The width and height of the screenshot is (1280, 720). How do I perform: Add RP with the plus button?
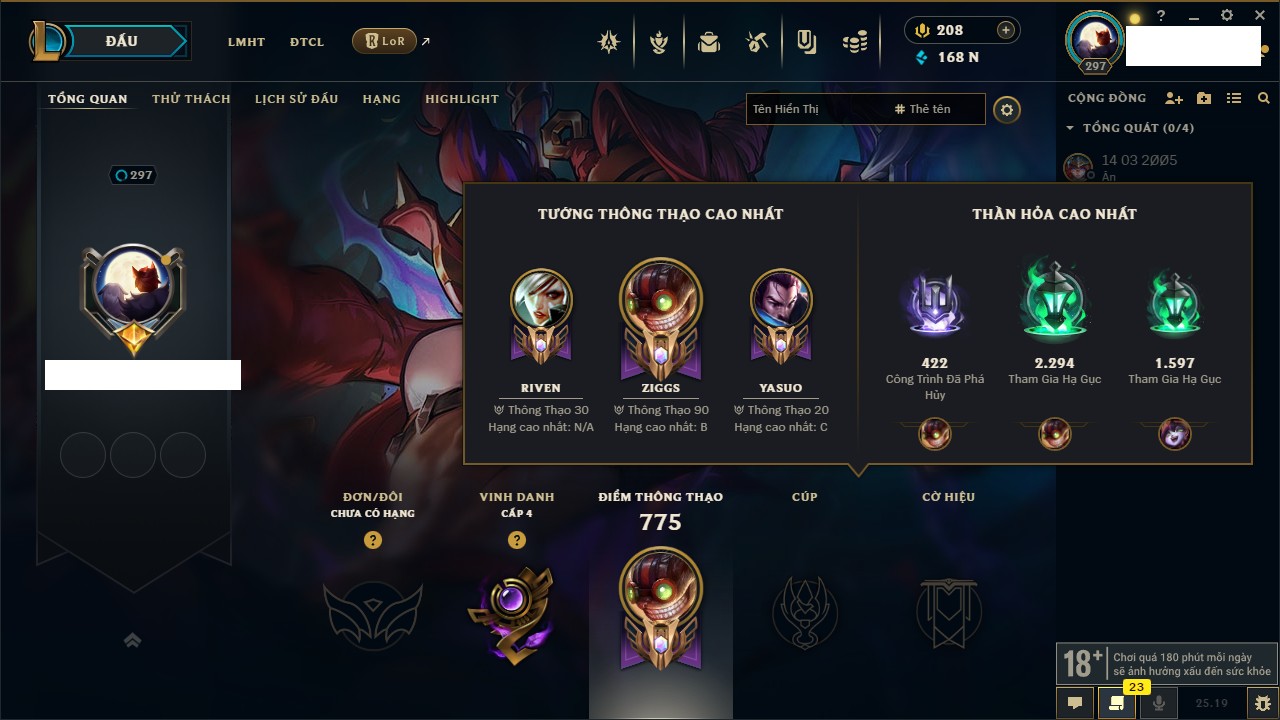coord(1006,30)
